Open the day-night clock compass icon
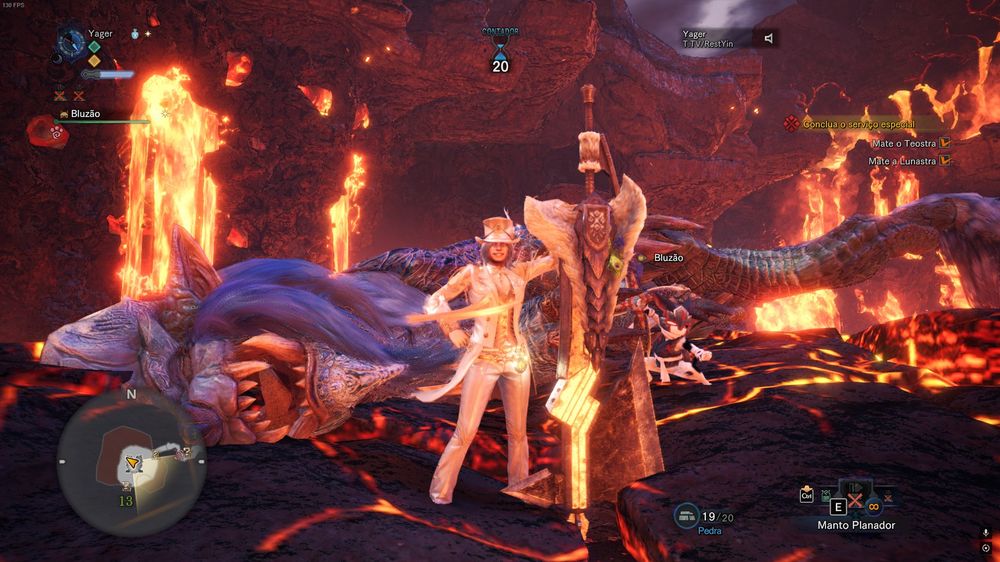The image size is (1000, 562). coord(71,42)
